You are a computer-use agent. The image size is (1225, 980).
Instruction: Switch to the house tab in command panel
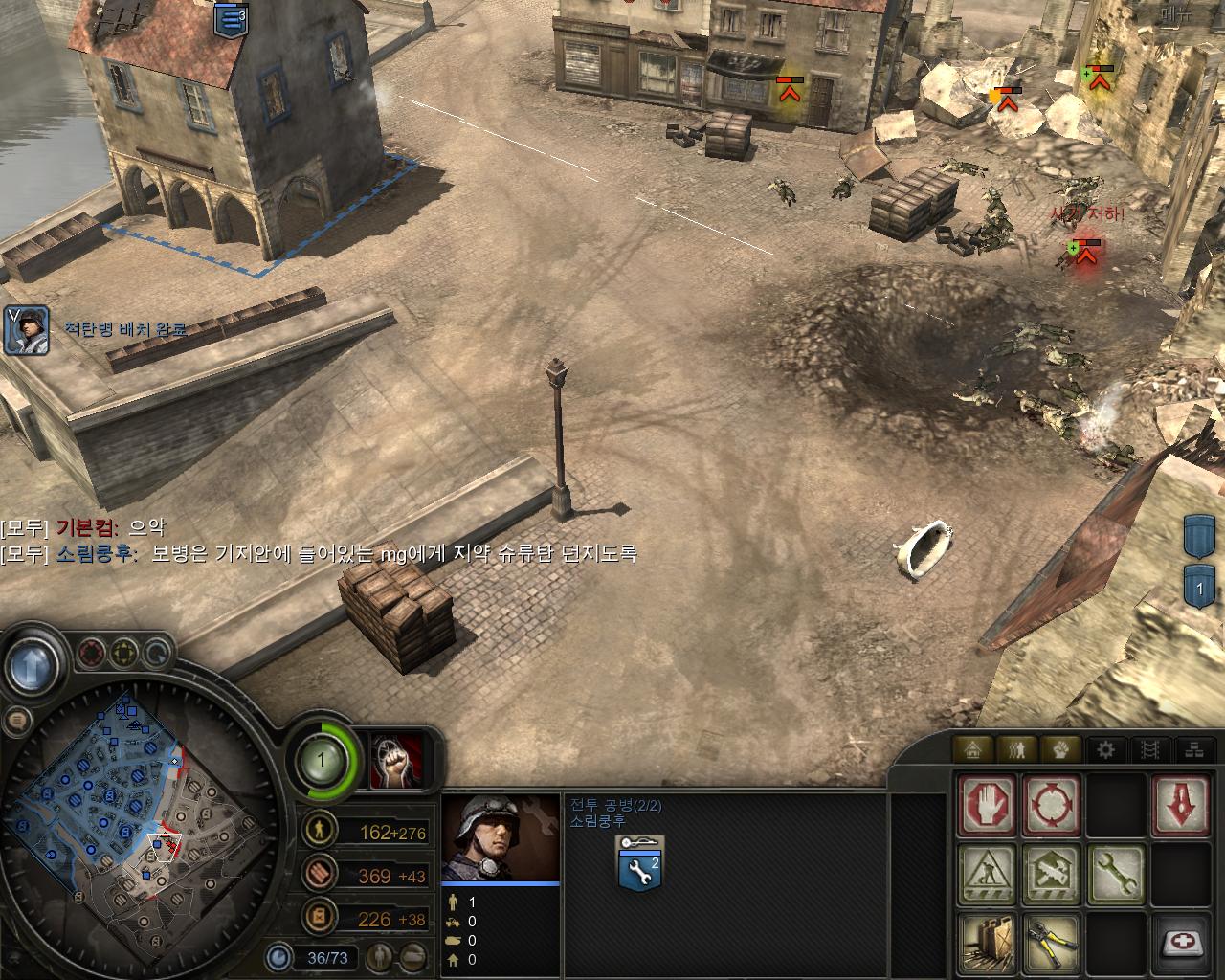point(974,749)
